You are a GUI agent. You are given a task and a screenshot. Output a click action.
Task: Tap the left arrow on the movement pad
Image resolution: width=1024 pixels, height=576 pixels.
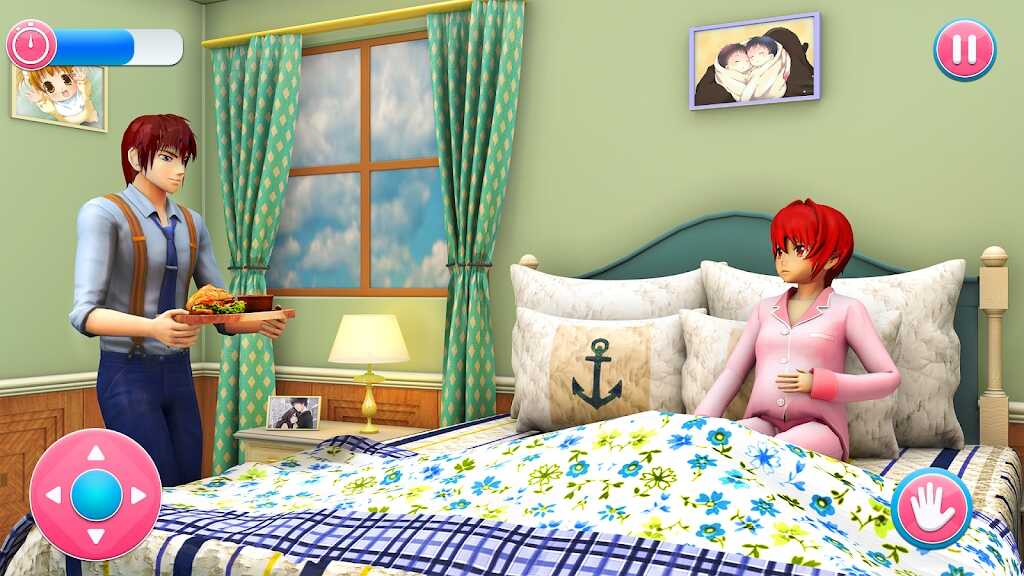(54, 495)
